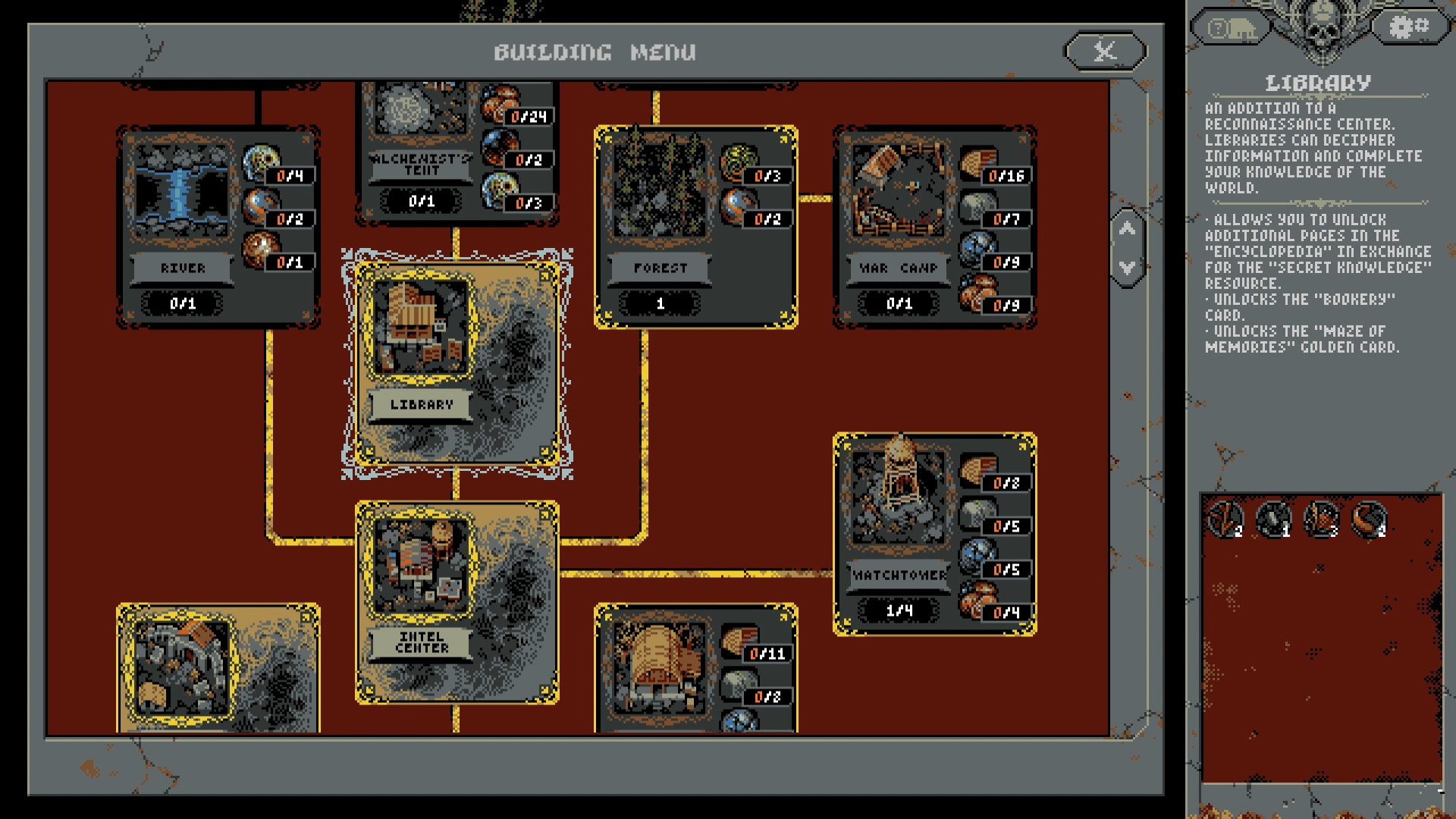This screenshot has height=819, width=1456.
Task: Click the clay jug cost on Watchtower card
Action: (x=979, y=598)
